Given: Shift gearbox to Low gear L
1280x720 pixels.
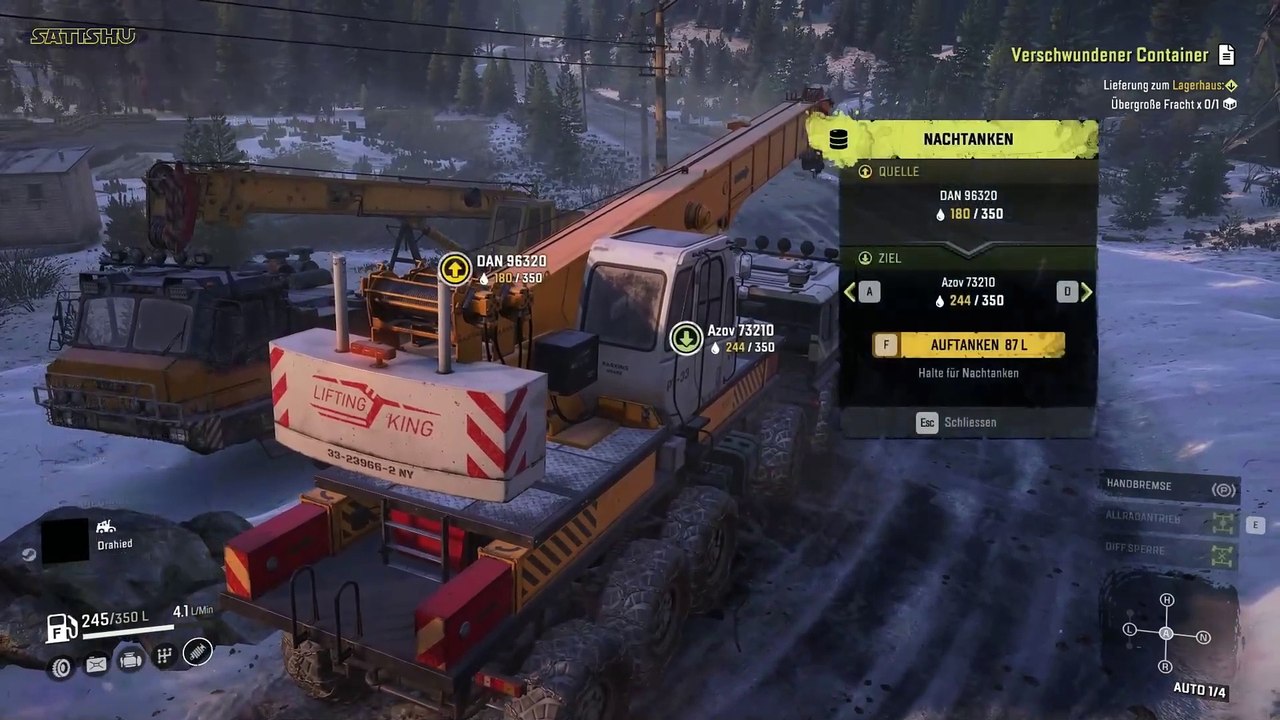Looking at the screenshot, I should [x=1130, y=629].
